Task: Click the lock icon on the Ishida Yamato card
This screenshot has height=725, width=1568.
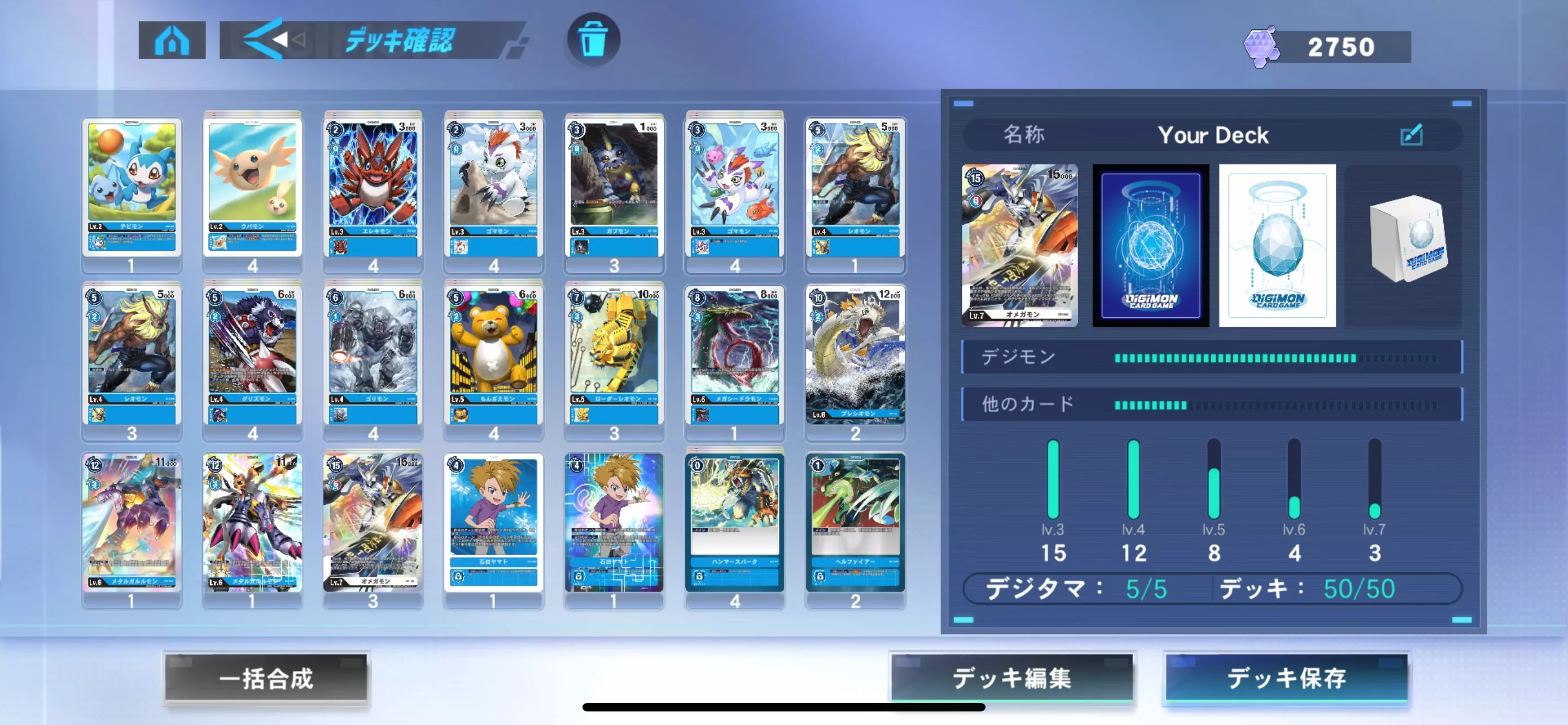Action: [x=457, y=577]
